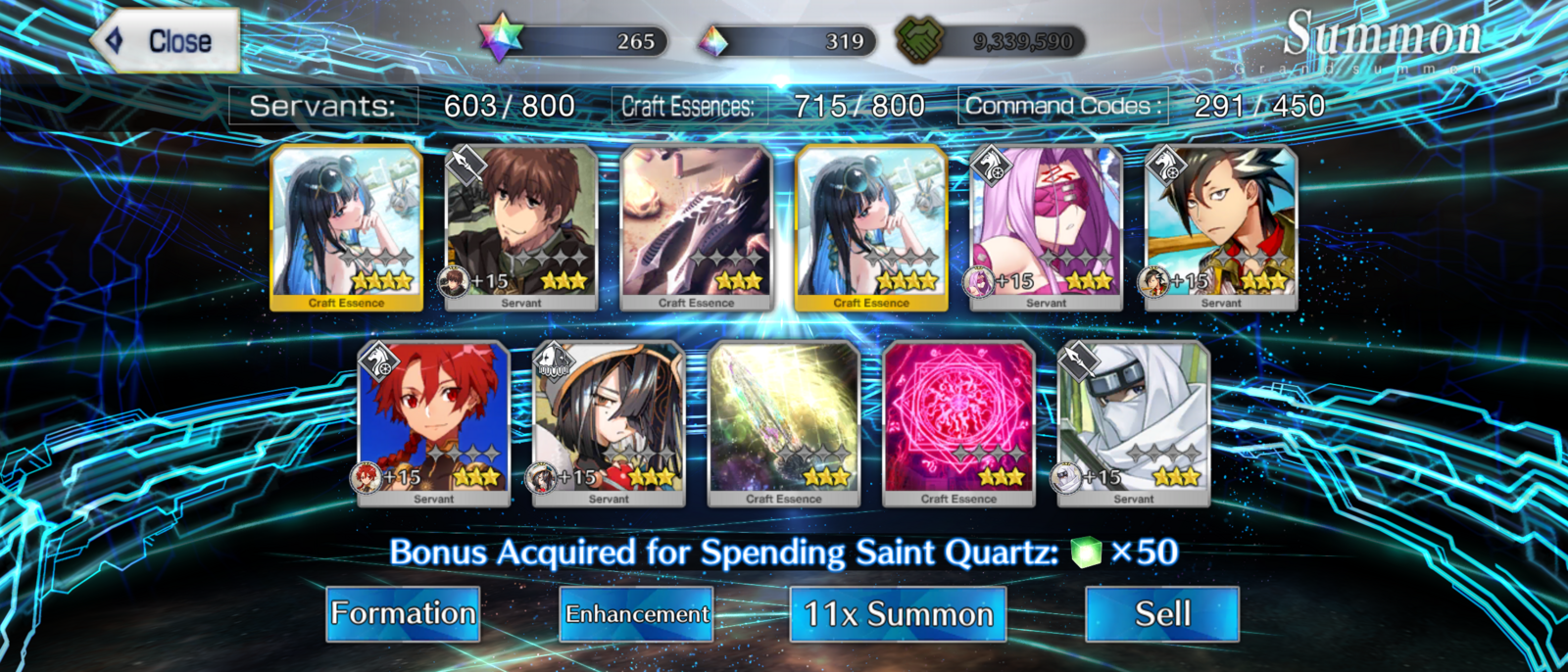Viewport: 1568px width, 672px height.
Task: Select the pink-haired masked woman servant card
Action: point(1046,227)
